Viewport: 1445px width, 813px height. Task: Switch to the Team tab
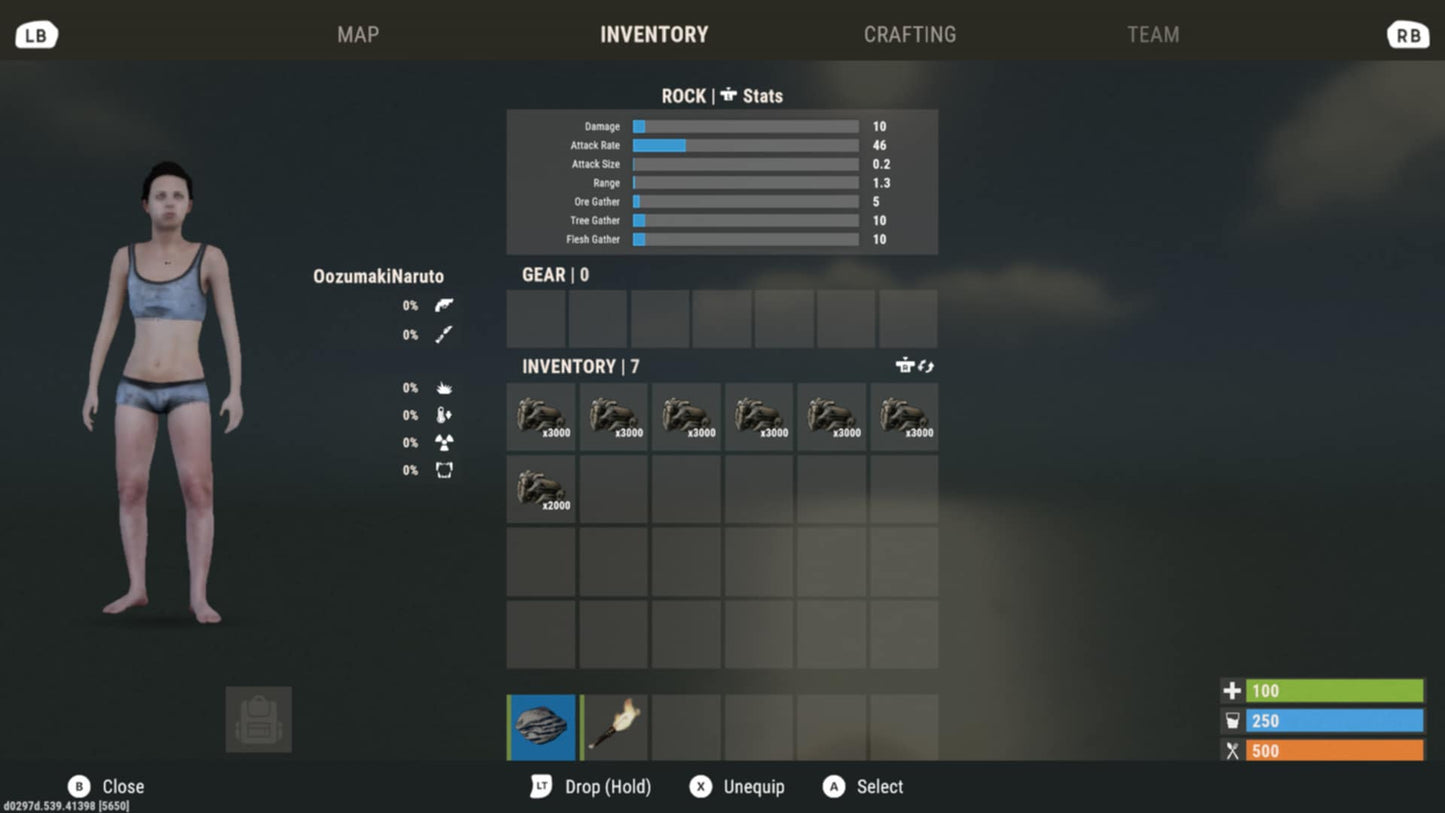[x=1152, y=35]
